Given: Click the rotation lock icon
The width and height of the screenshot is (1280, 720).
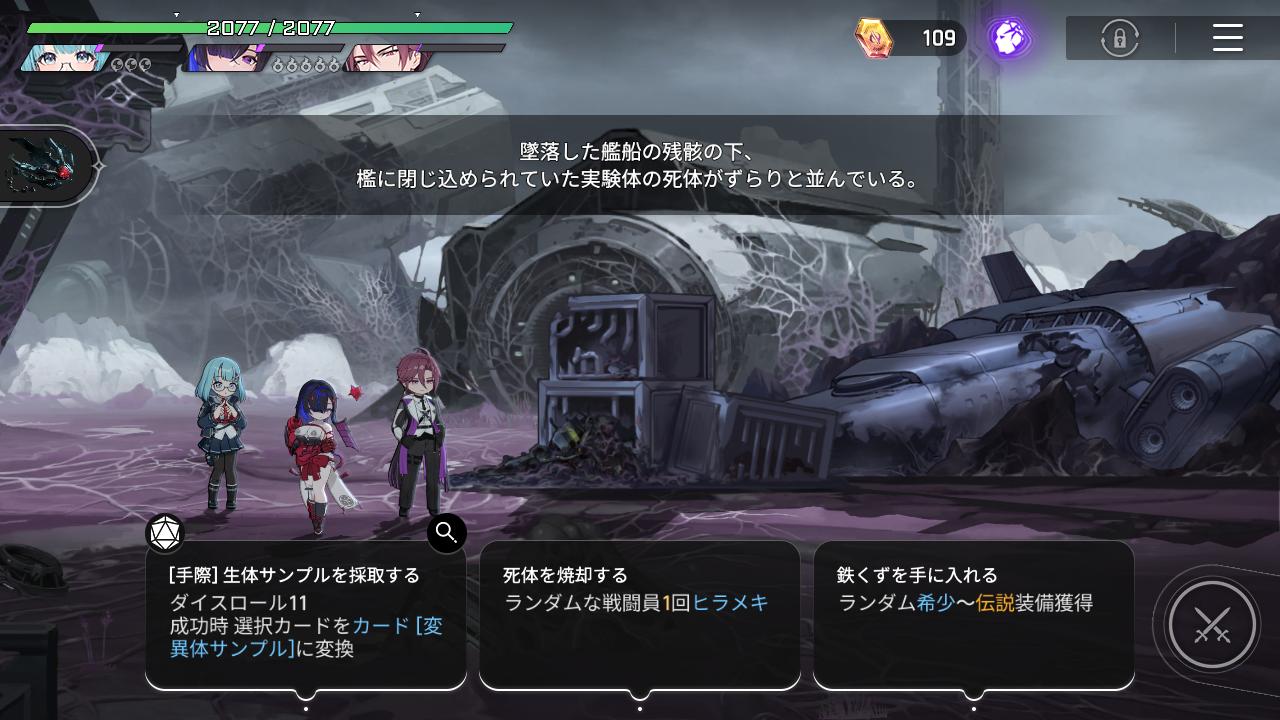Looking at the screenshot, I should click(x=1120, y=38).
